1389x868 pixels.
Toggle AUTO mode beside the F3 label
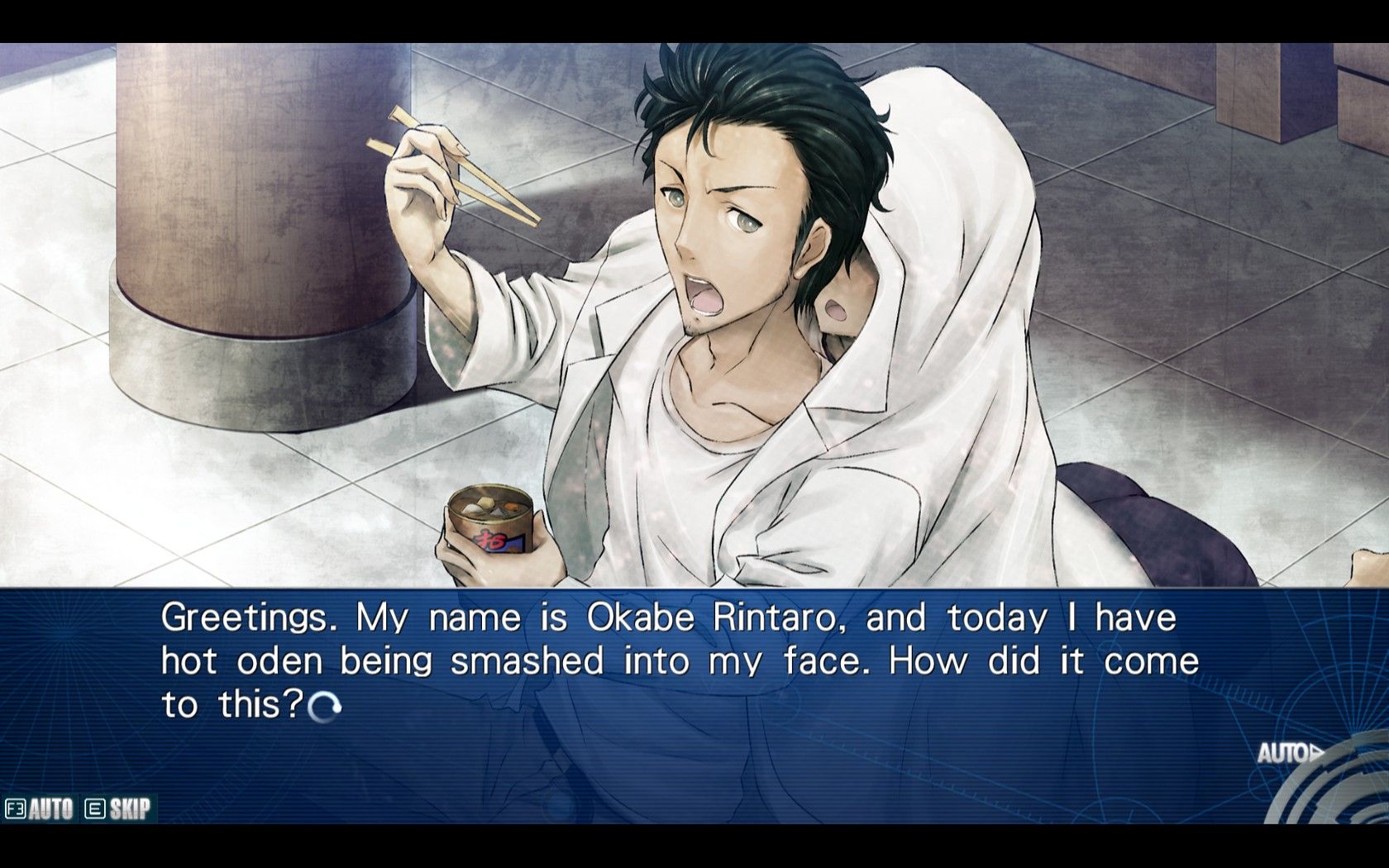click(50, 808)
